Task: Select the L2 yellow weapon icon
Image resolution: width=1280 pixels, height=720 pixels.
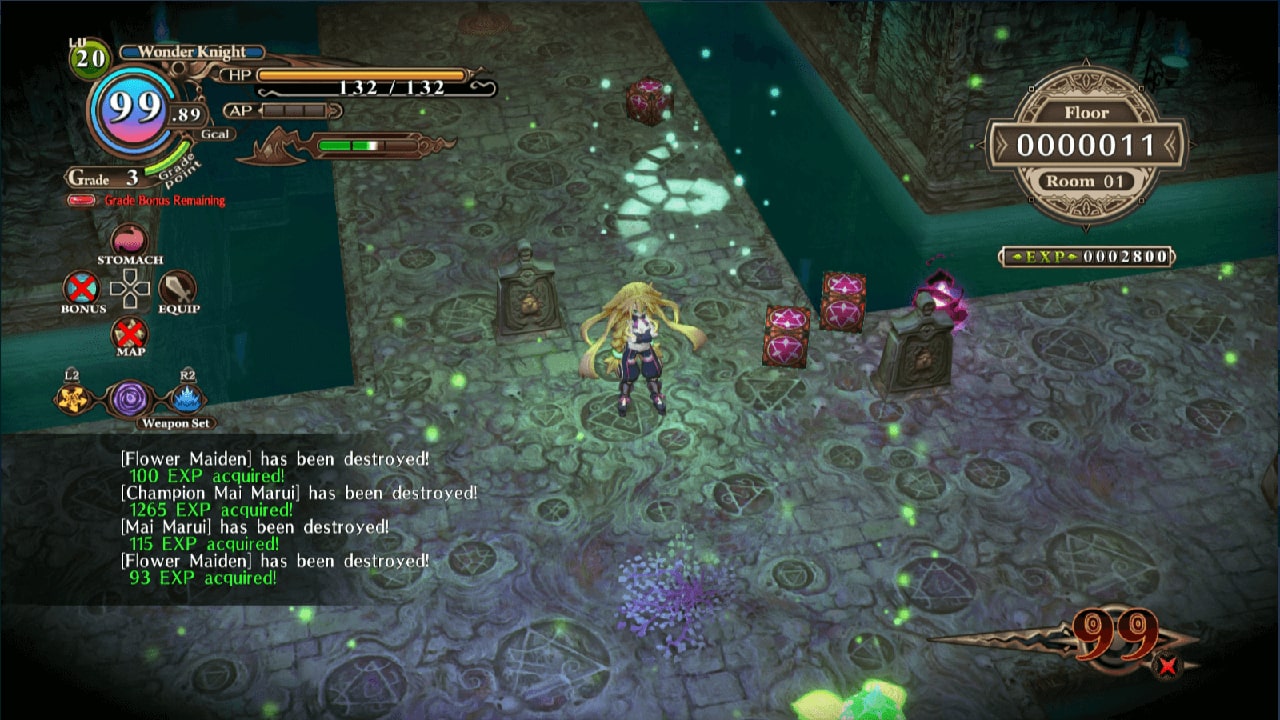Action: pos(70,398)
